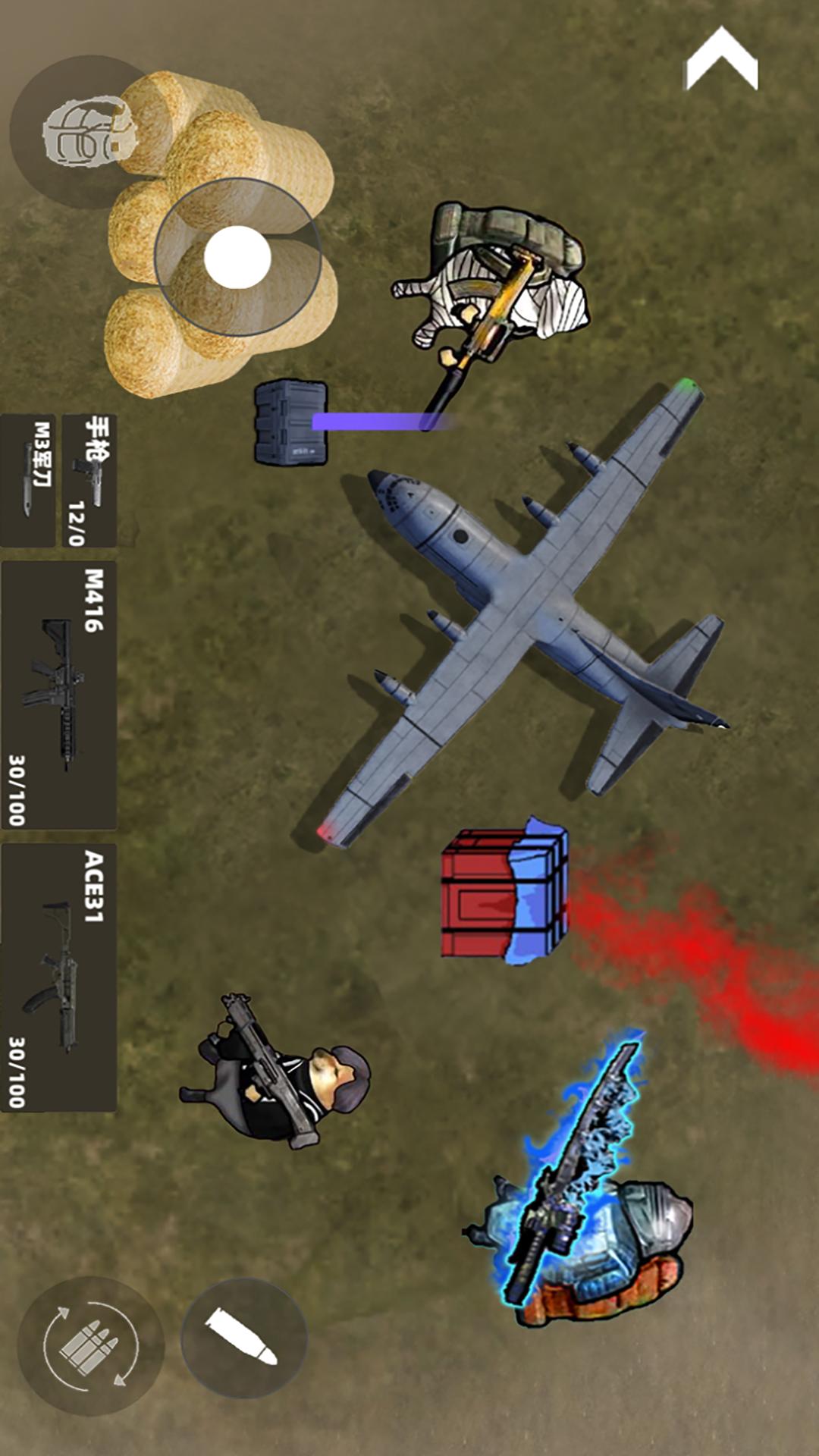Select the M416 rifle slot
This screenshot has width=819, height=1456.
(59, 695)
